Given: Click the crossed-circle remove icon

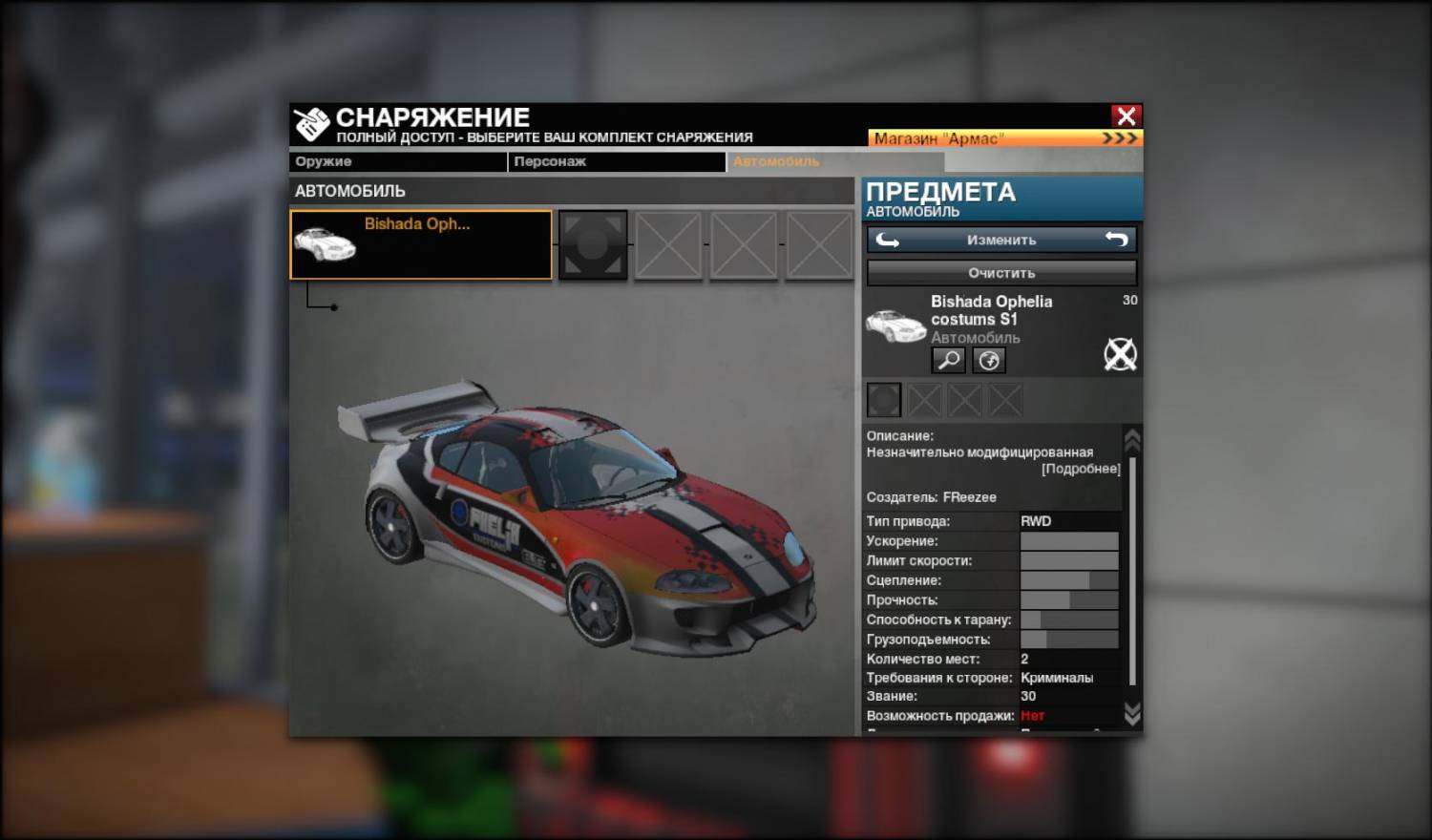Looking at the screenshot, I should coord(1120,354).
